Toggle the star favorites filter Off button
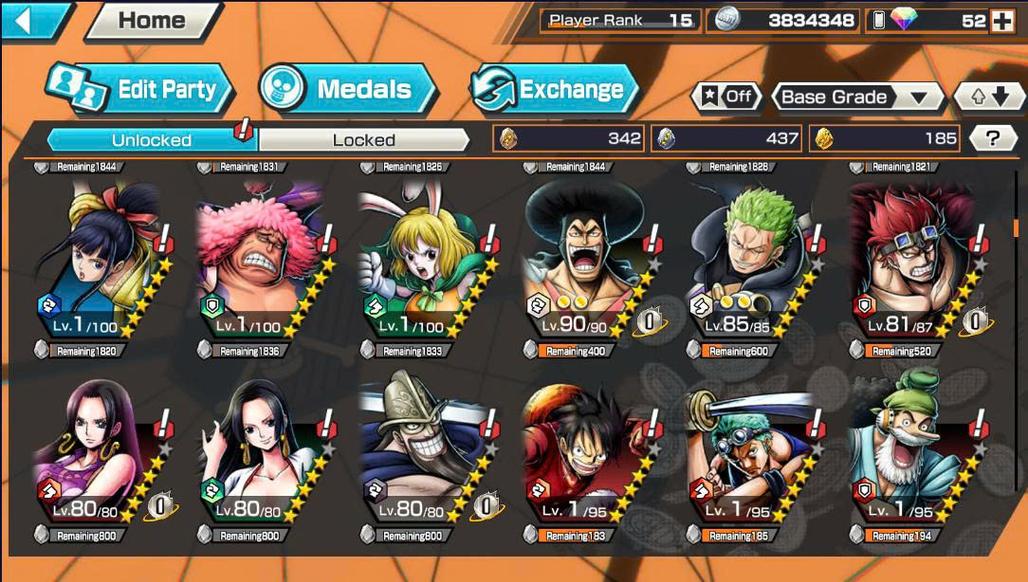Image resolution: width=1028 pixels, height=582 pixels. 725,97
